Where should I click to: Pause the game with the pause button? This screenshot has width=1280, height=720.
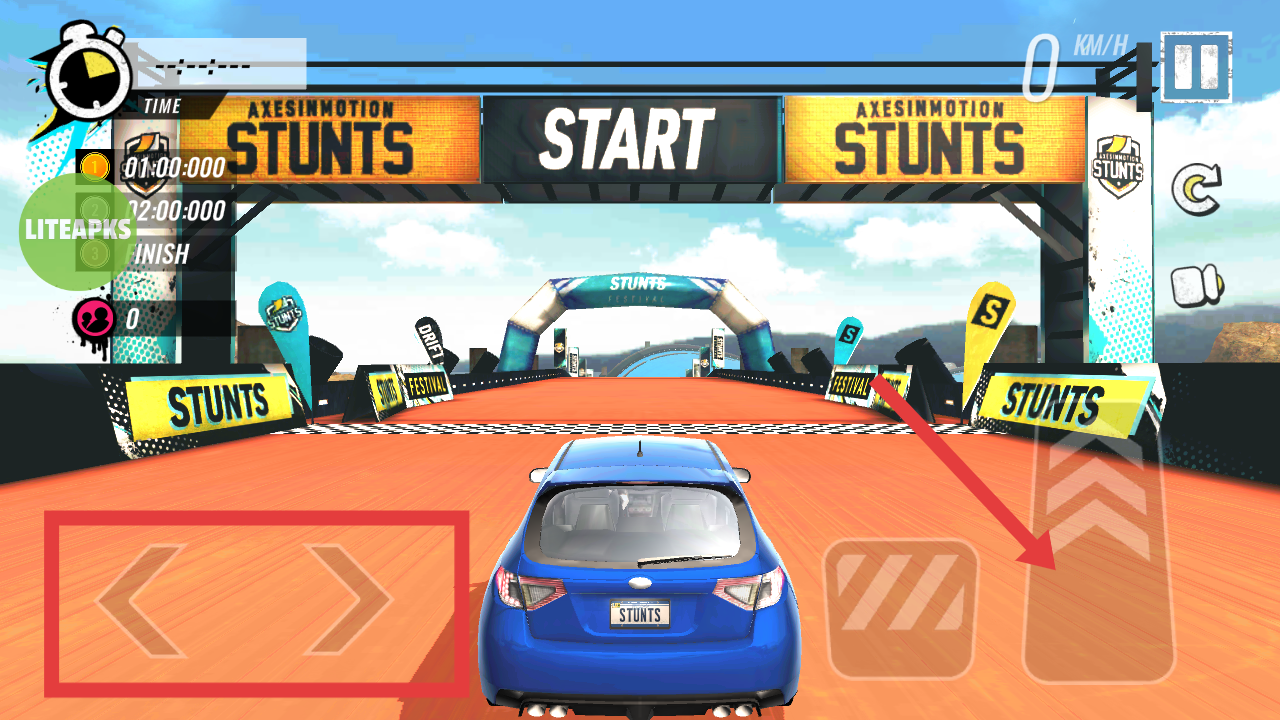pos(1196,67)
